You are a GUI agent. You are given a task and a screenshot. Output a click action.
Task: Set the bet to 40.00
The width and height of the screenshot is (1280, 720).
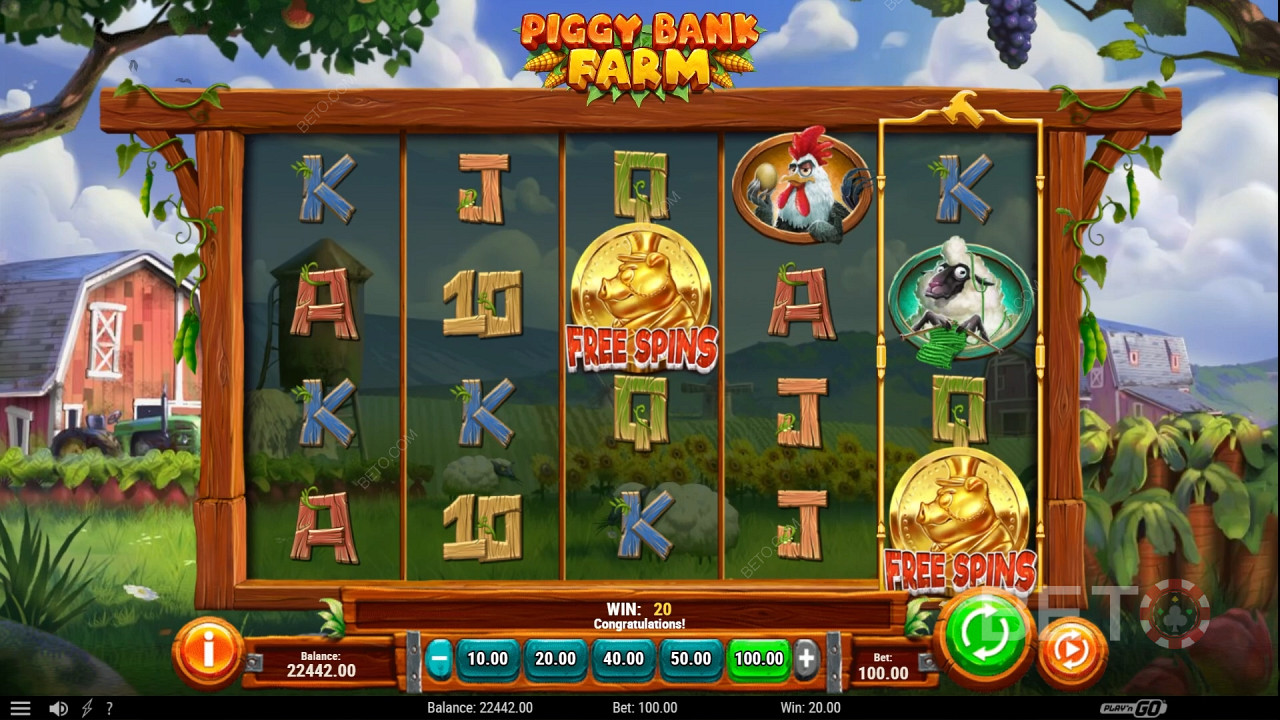[624, 659]
